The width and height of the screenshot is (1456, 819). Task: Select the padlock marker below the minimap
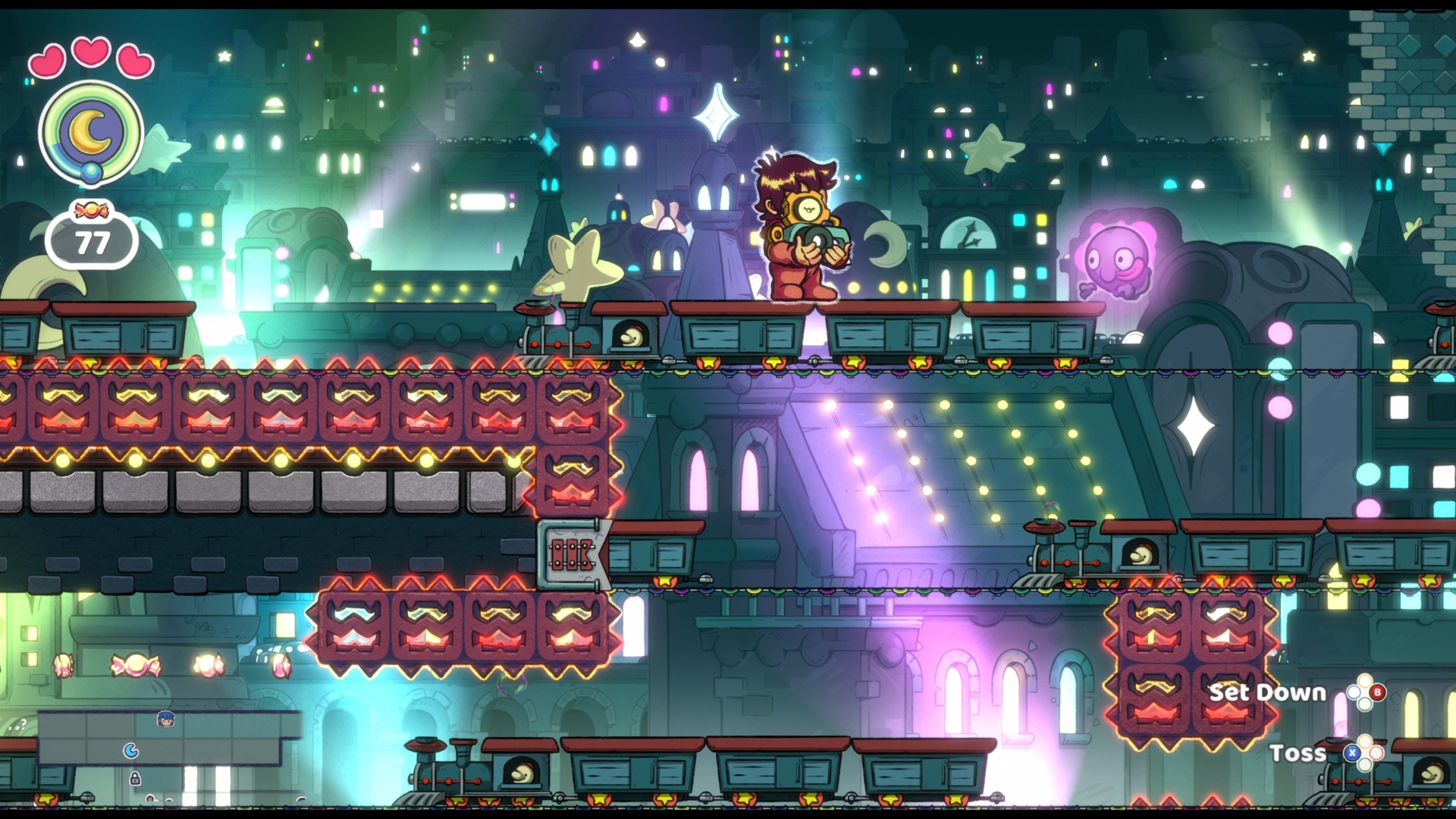[135, 778]
